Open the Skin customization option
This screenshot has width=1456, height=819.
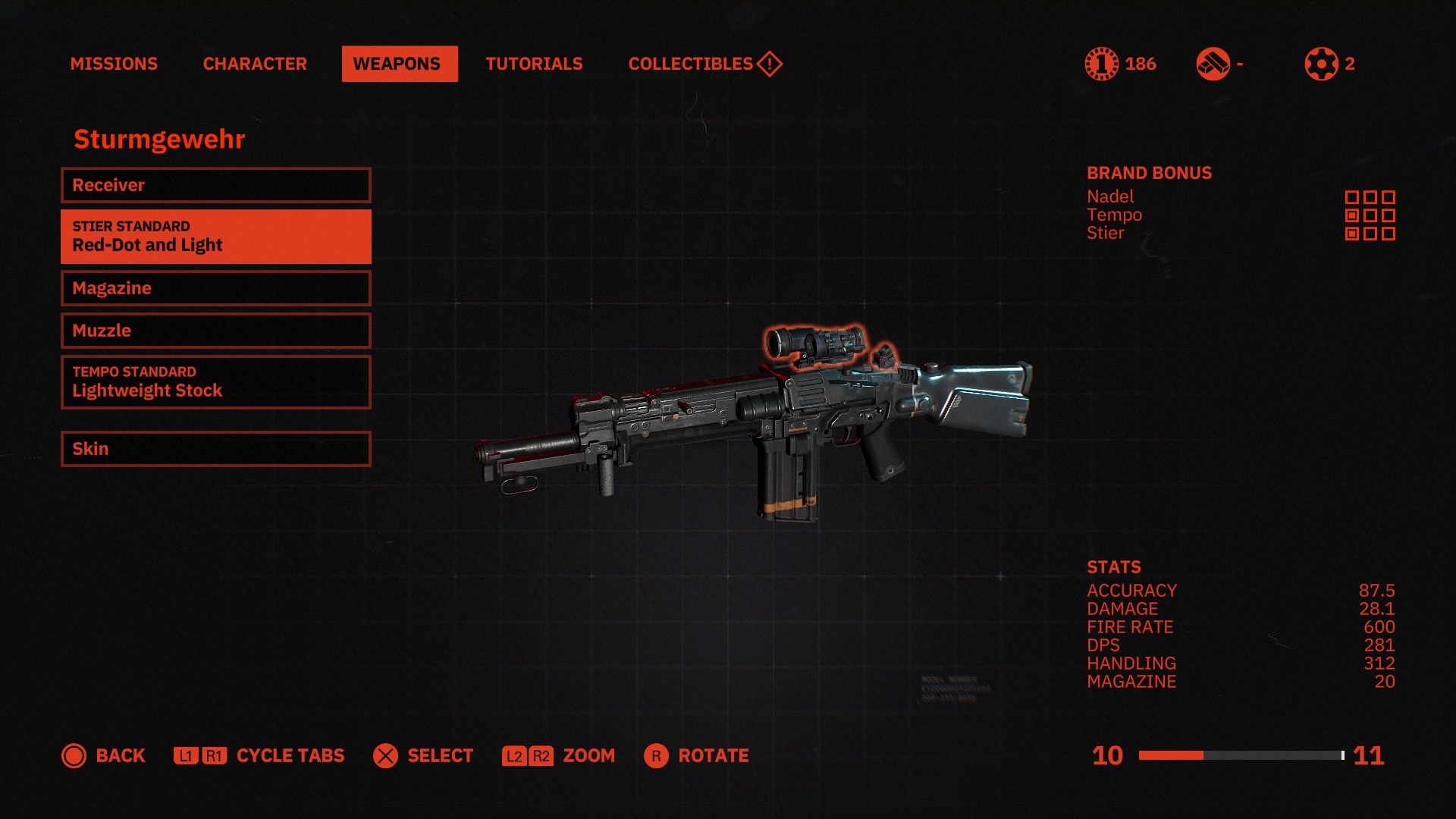coord(215,449)
